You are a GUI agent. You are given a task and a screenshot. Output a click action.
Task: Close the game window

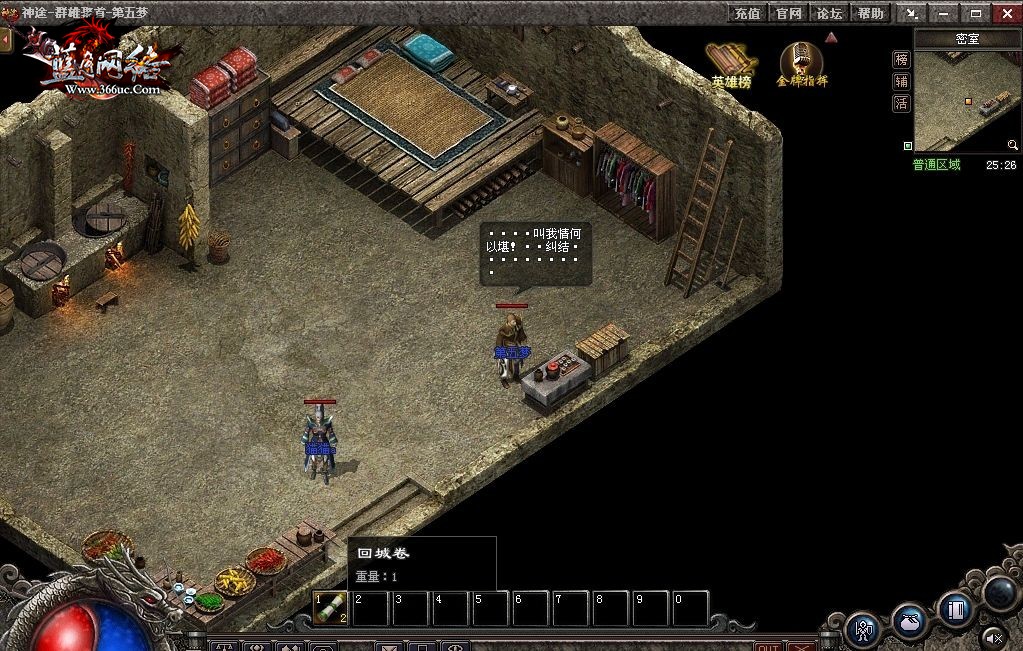tap(1006, 13)
